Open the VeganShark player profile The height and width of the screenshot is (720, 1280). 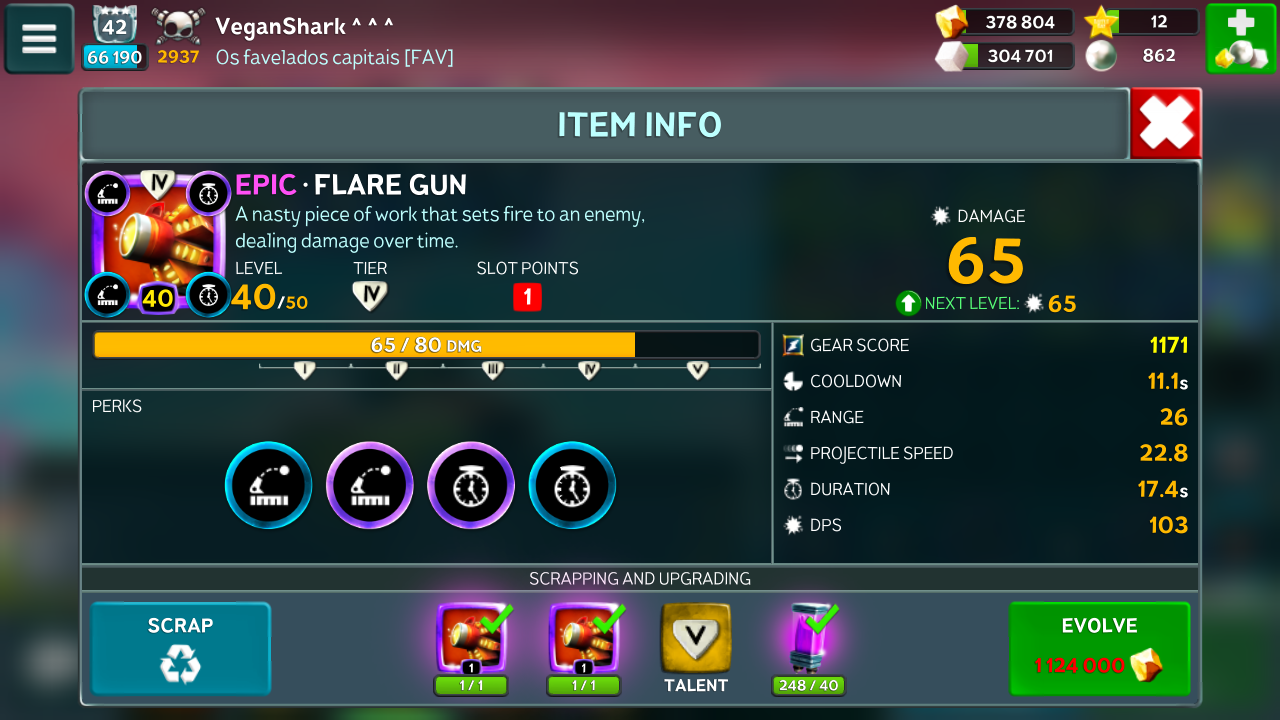(304, 26)
